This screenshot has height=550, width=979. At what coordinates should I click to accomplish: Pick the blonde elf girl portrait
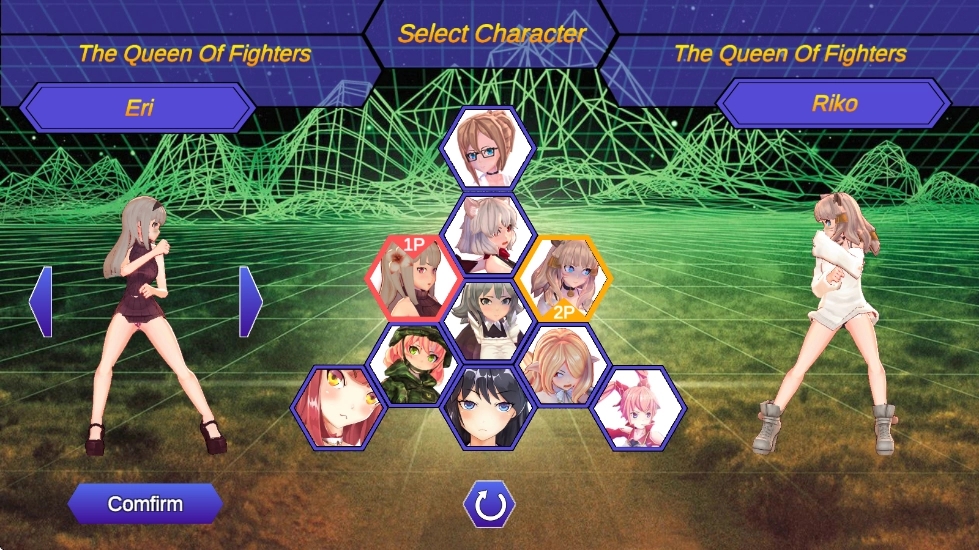pos(561,364)
